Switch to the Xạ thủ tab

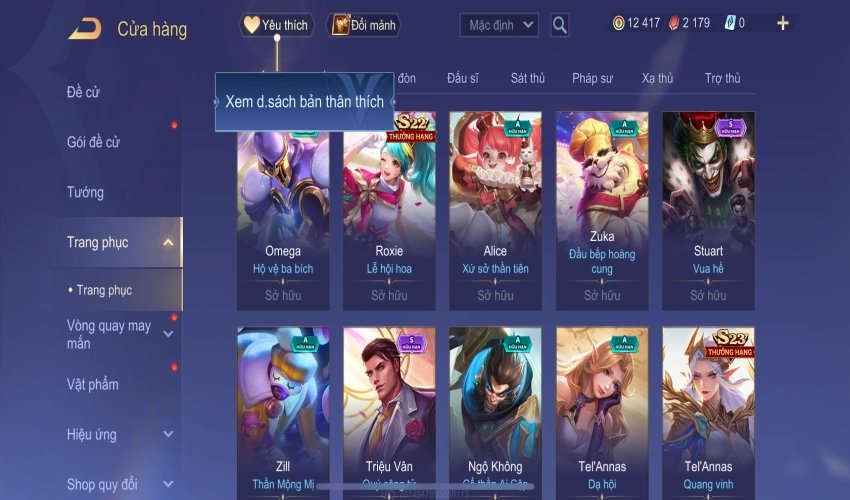coord(657,78)
